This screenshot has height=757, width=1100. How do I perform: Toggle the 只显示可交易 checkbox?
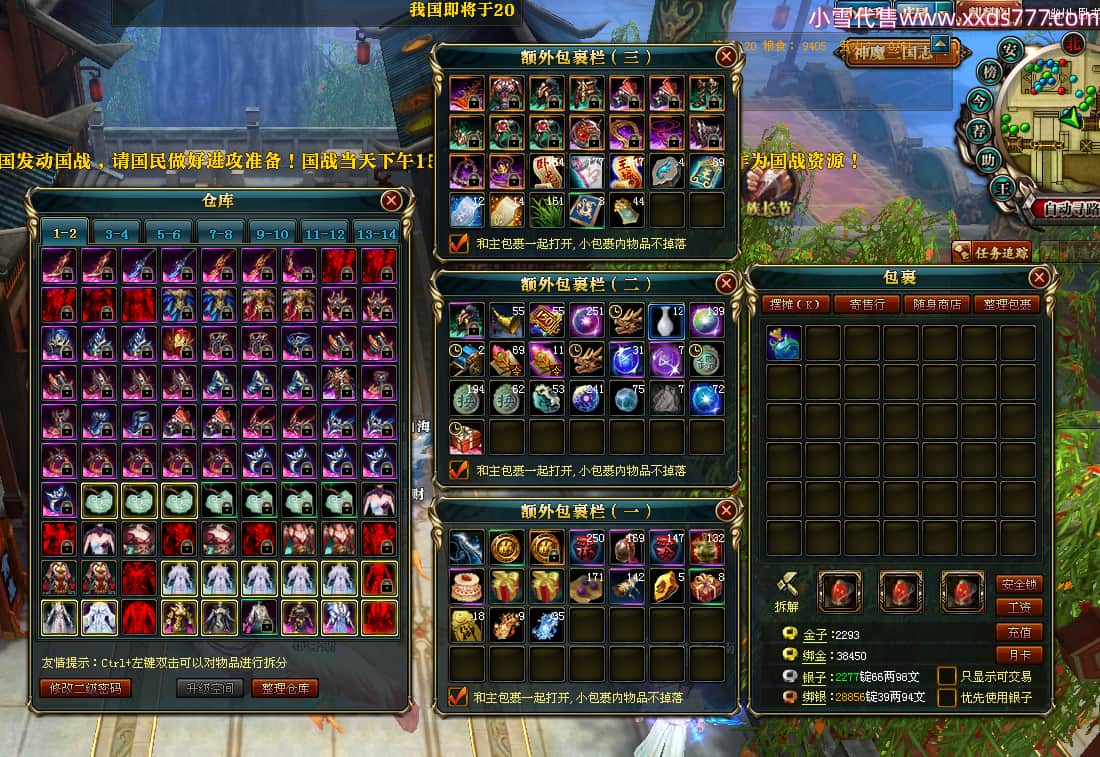pos(946,676)
